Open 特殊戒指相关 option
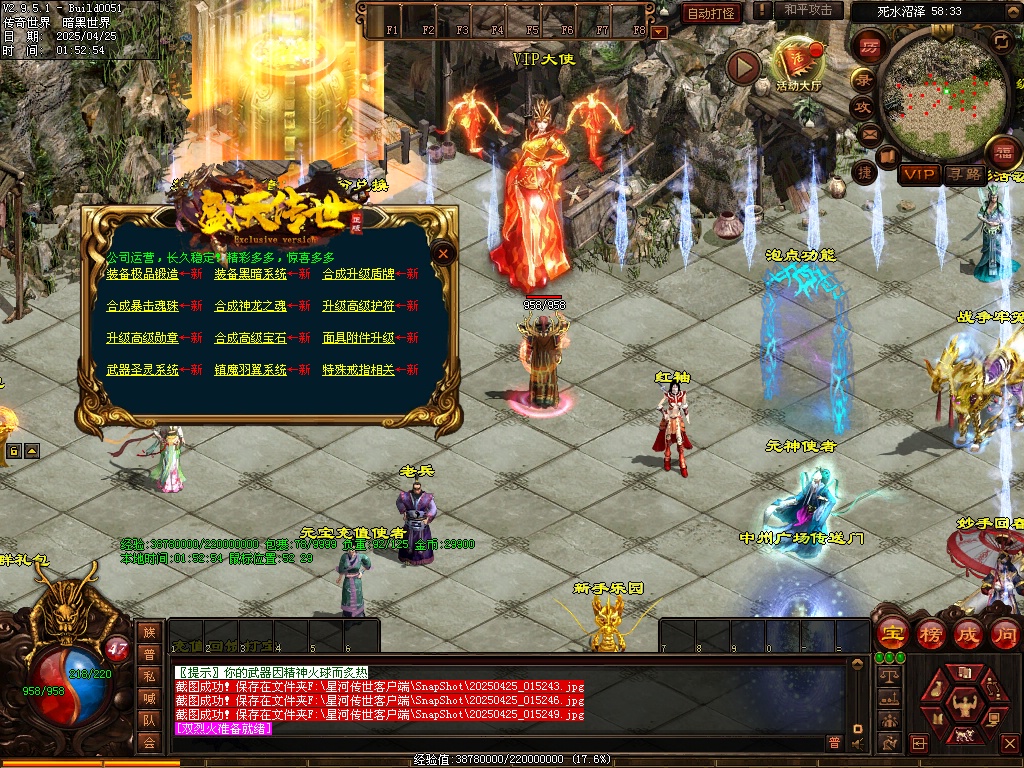 tap(358, 370)
